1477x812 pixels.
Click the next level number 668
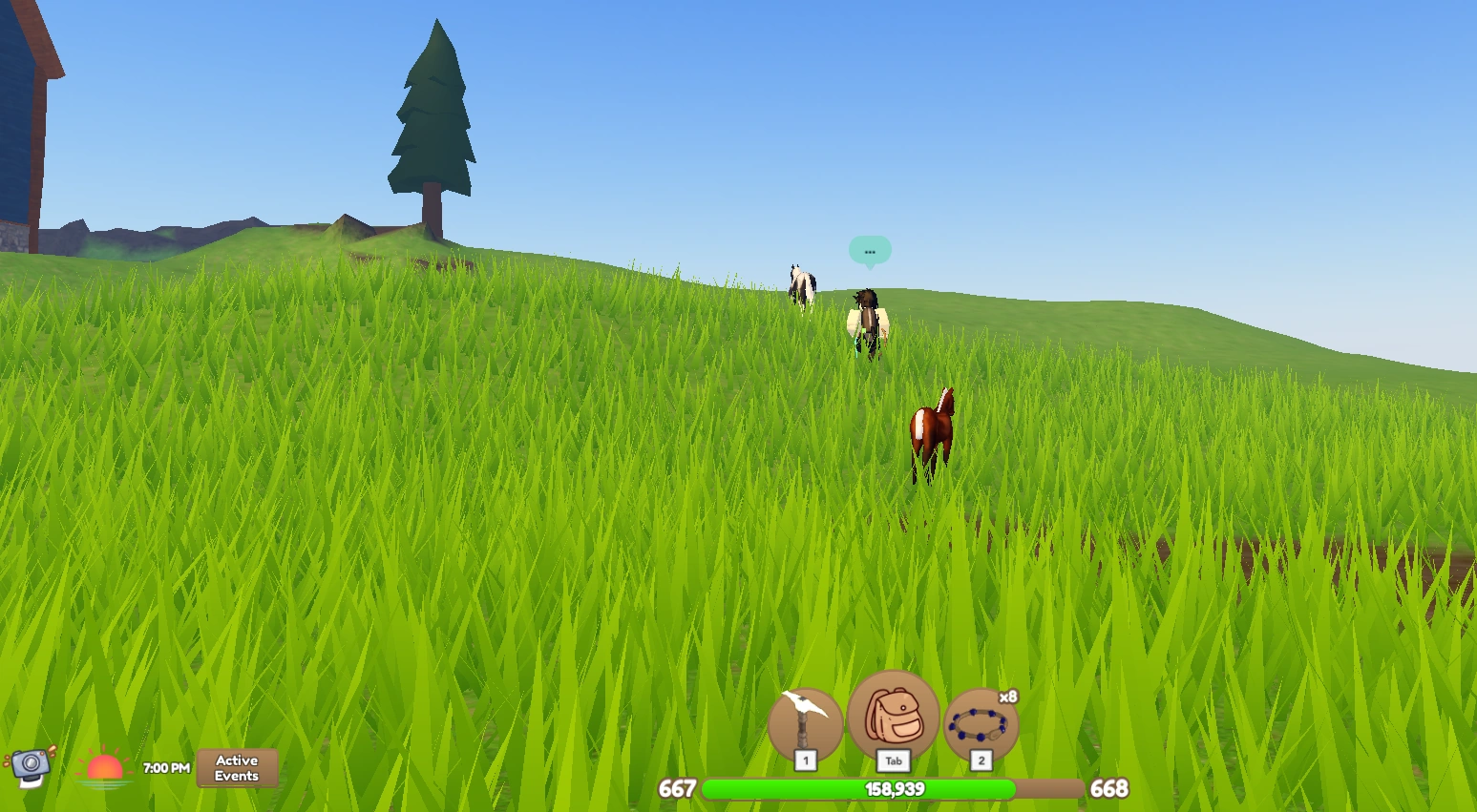pos(1108,790)
